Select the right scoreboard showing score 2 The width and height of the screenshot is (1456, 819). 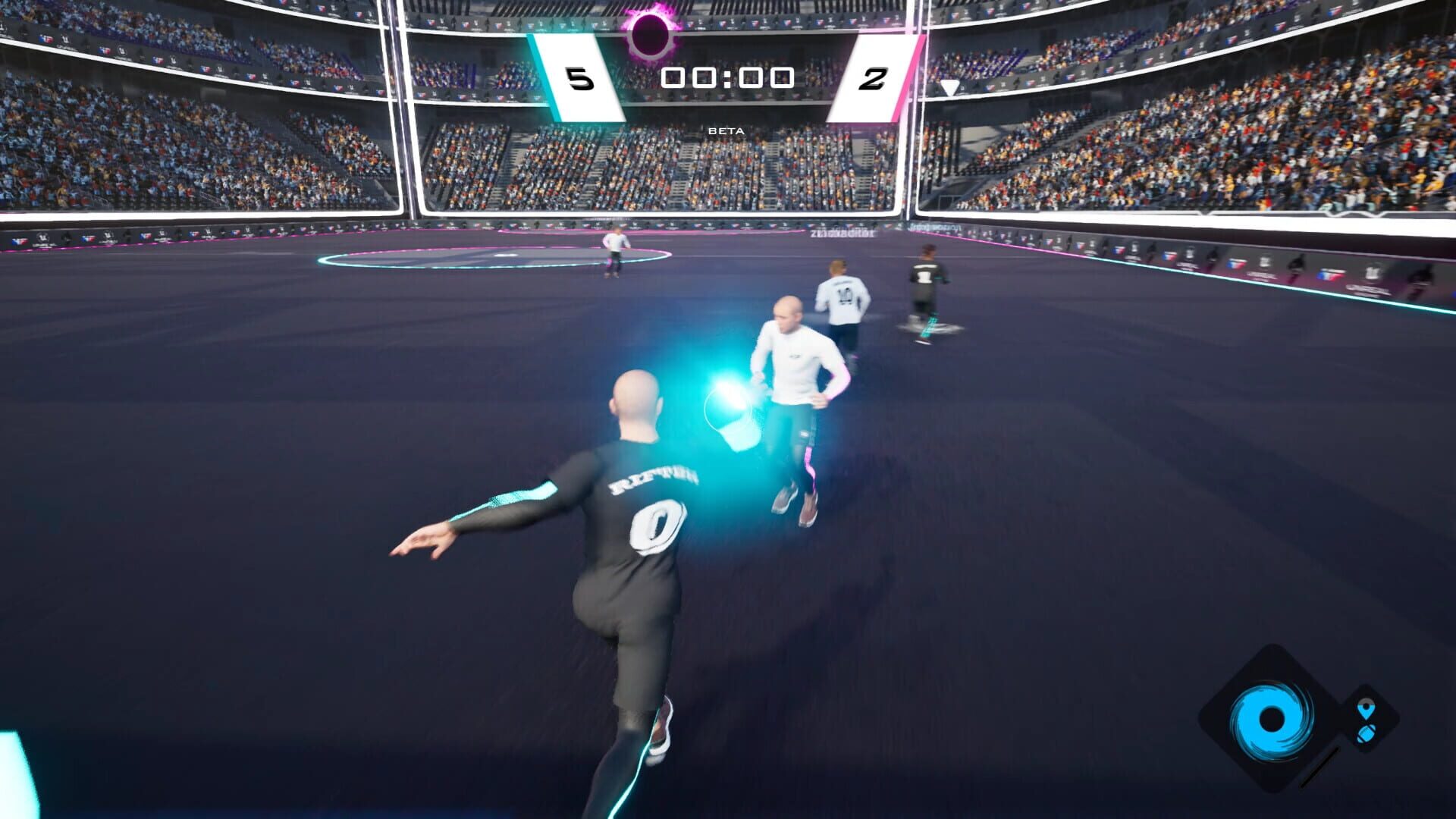874,78
